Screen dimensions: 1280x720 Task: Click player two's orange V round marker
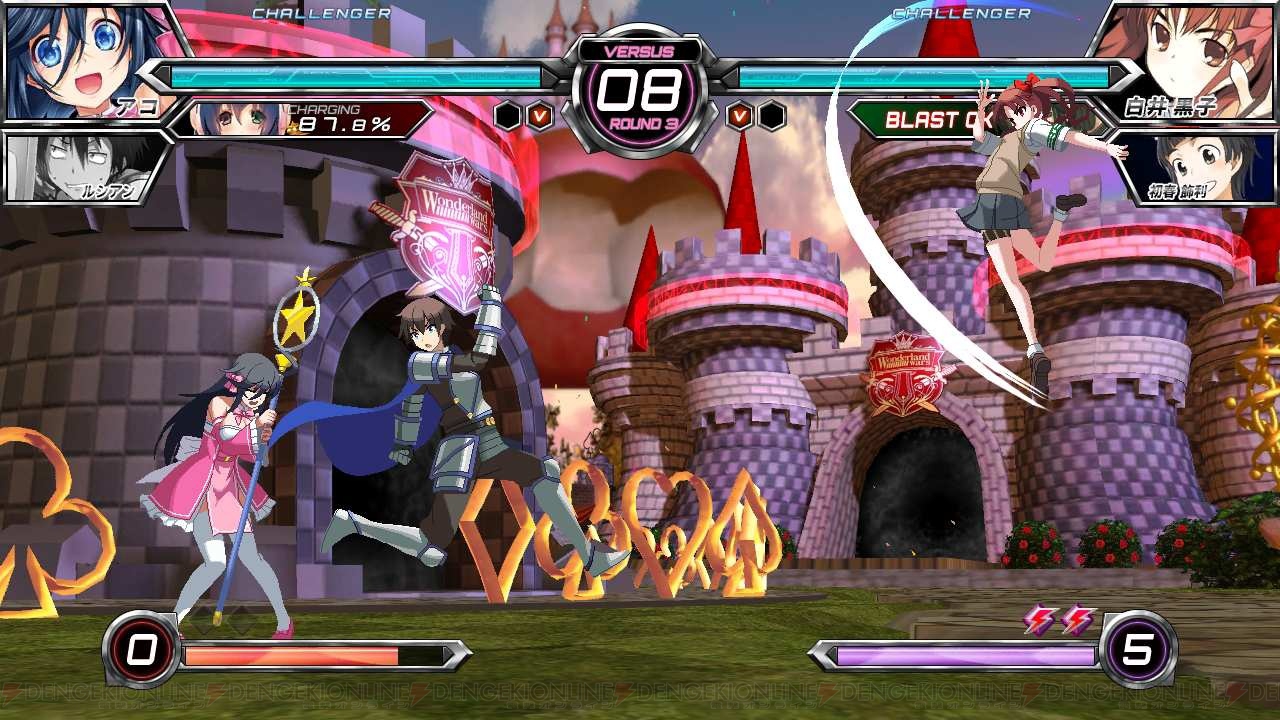coord(740,116)
